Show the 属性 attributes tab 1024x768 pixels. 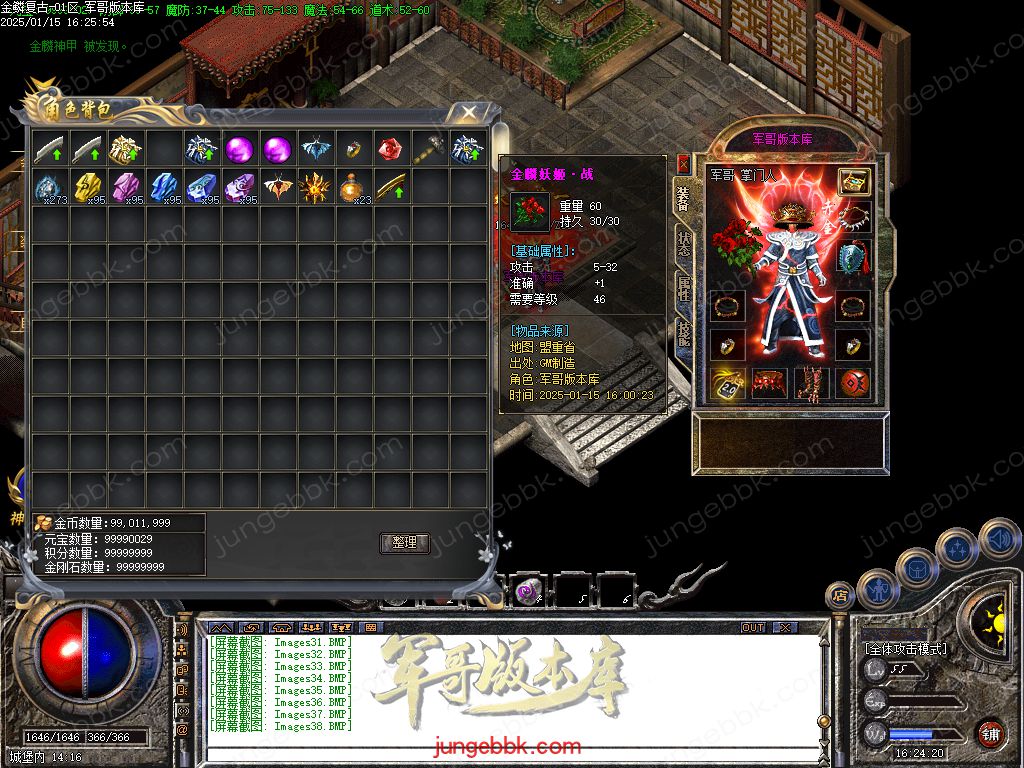[683, 289]
